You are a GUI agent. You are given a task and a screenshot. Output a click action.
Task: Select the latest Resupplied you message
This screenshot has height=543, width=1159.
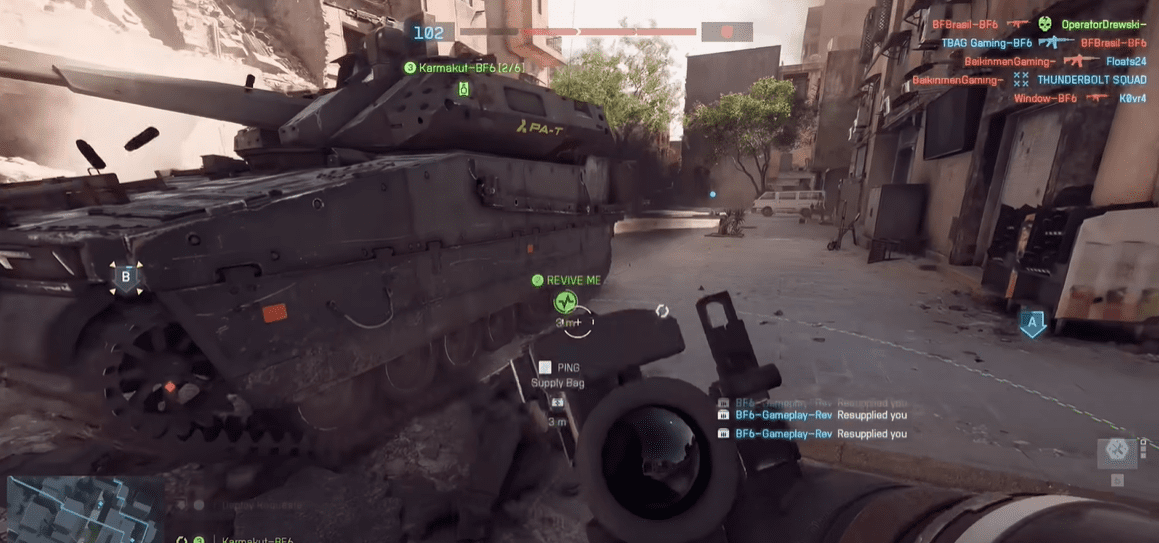pyautogui.click(x=812, y=433)
